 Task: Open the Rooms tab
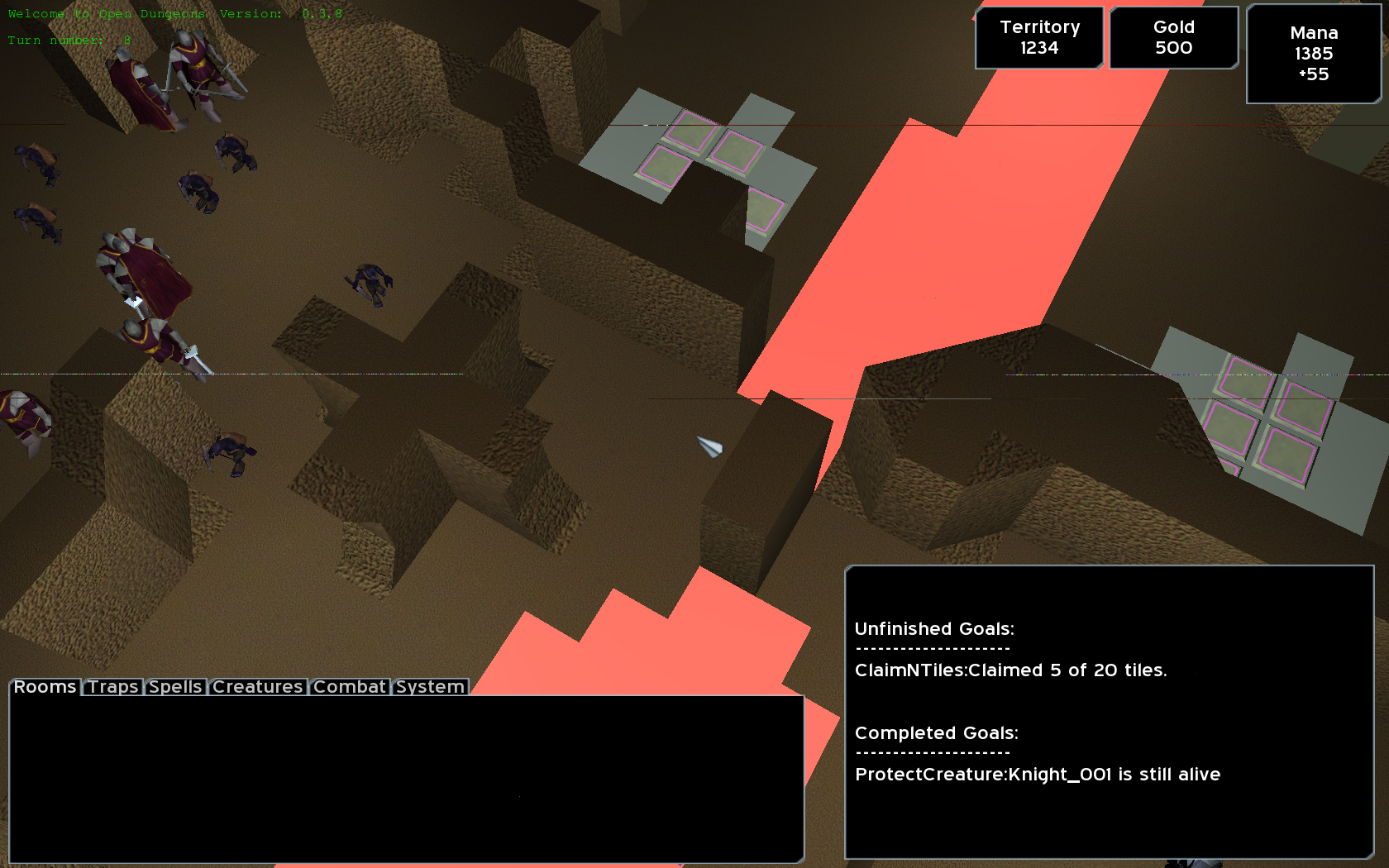(x=45, y=687)
